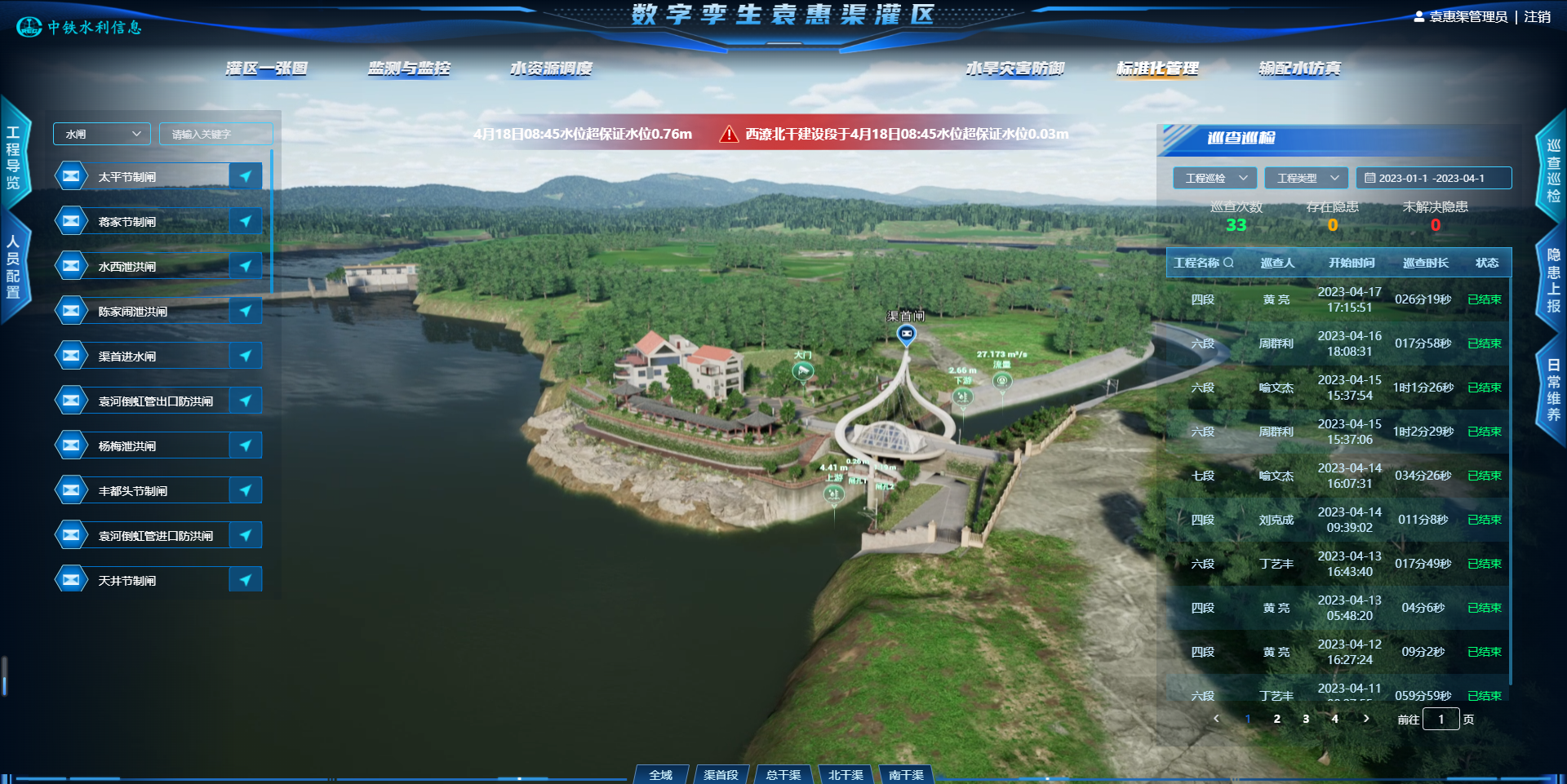Open the 水闸 type dropdown

(x=102, y=134)
